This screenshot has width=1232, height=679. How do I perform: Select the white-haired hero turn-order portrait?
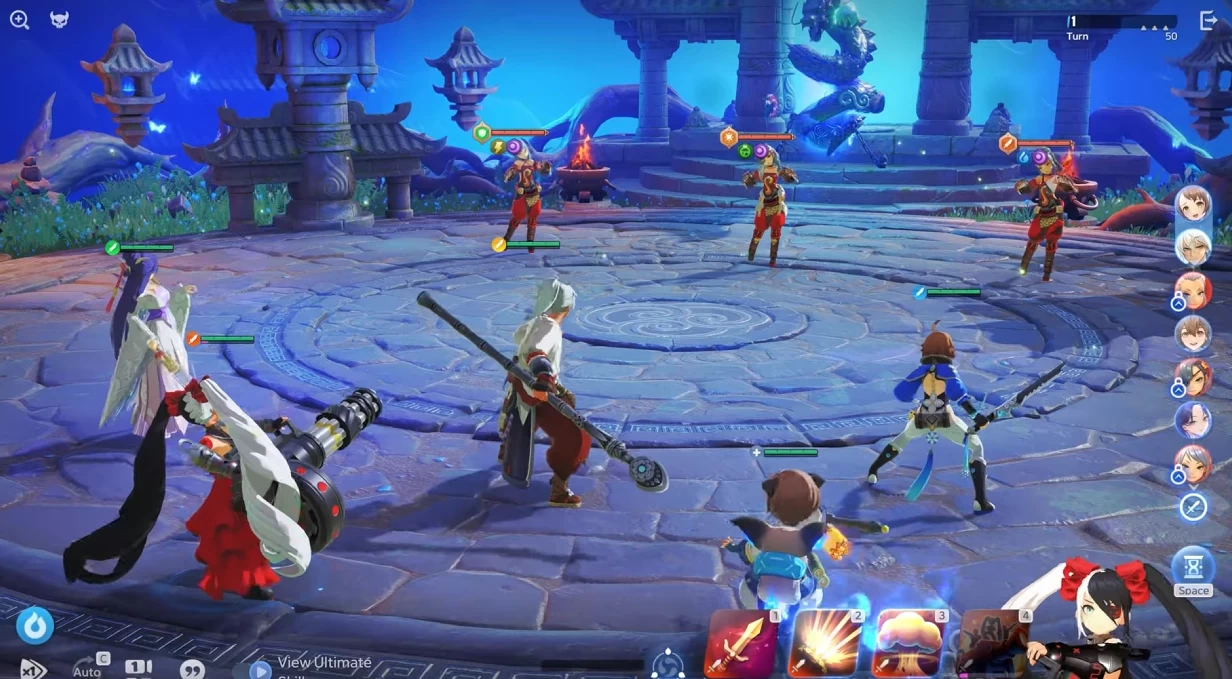[1193, 246]
